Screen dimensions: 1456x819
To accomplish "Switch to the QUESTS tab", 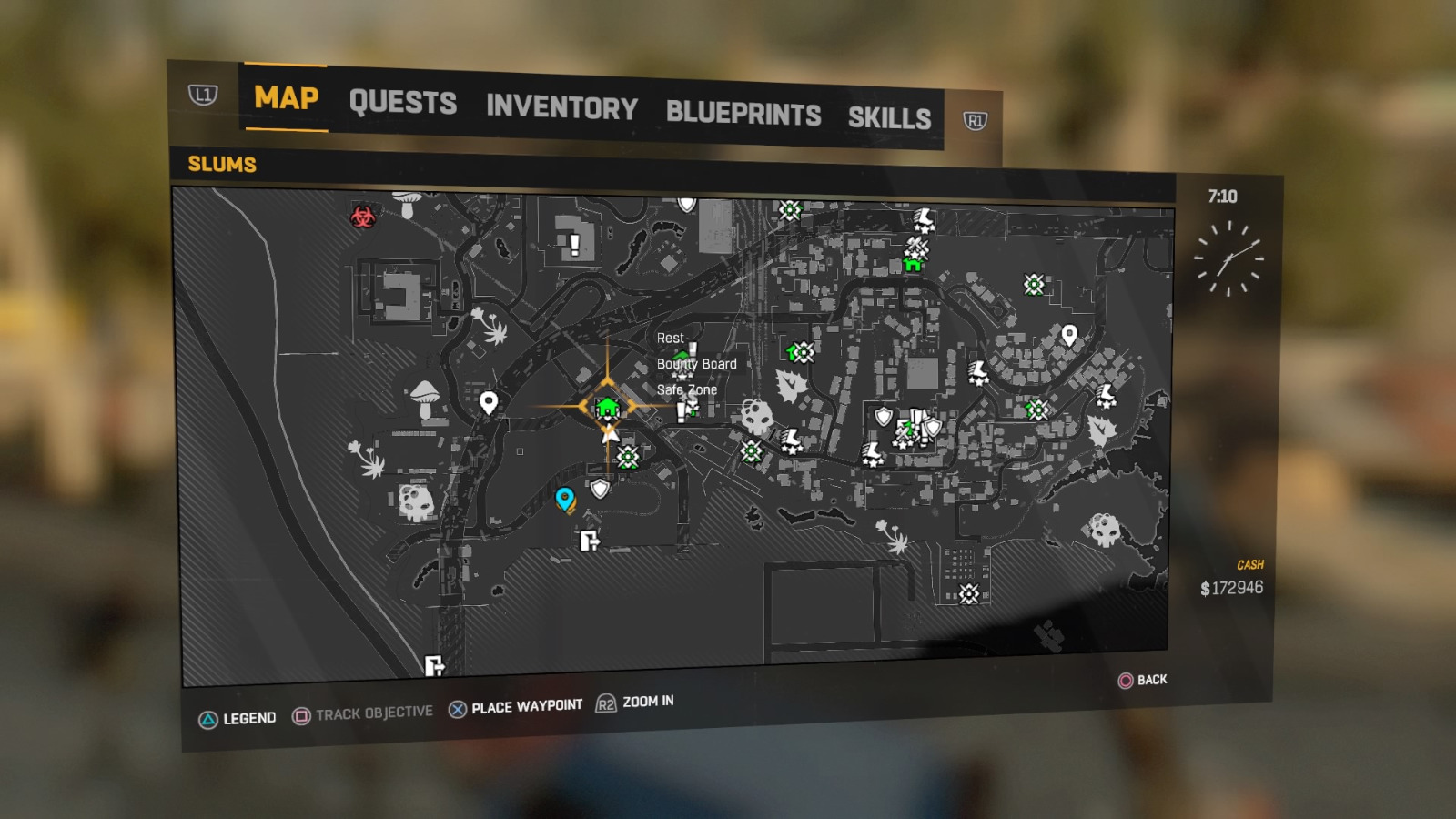I will 404,102.
